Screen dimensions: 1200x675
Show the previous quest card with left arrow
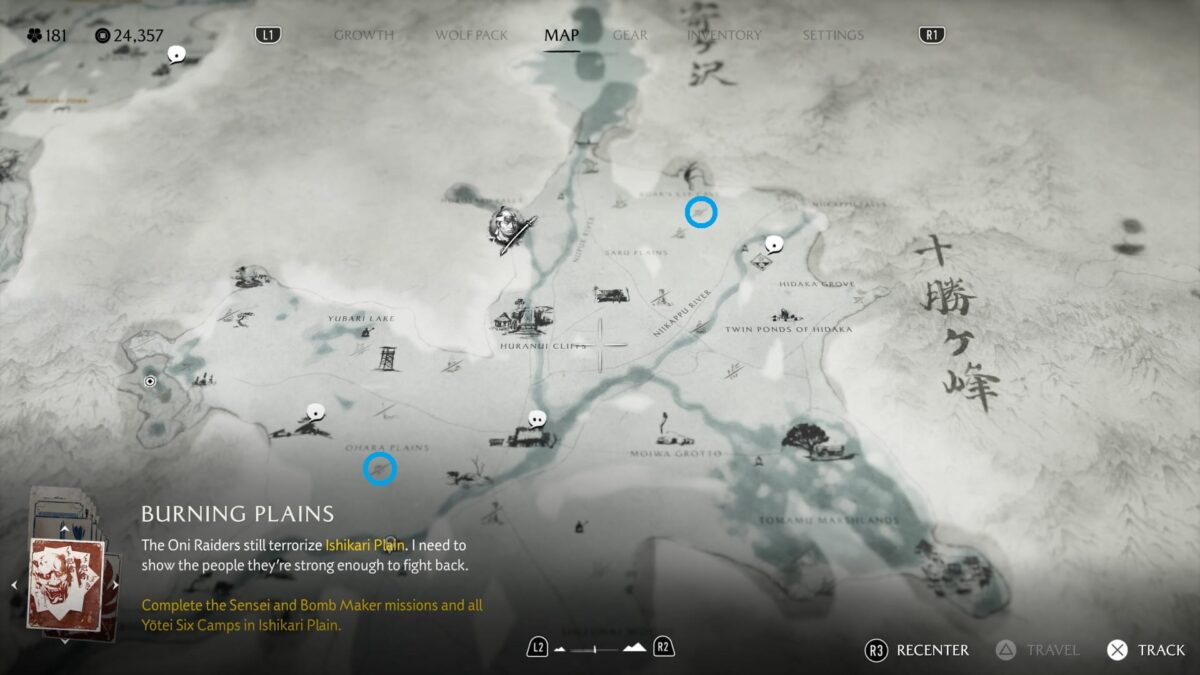click(x=15, y=585)
